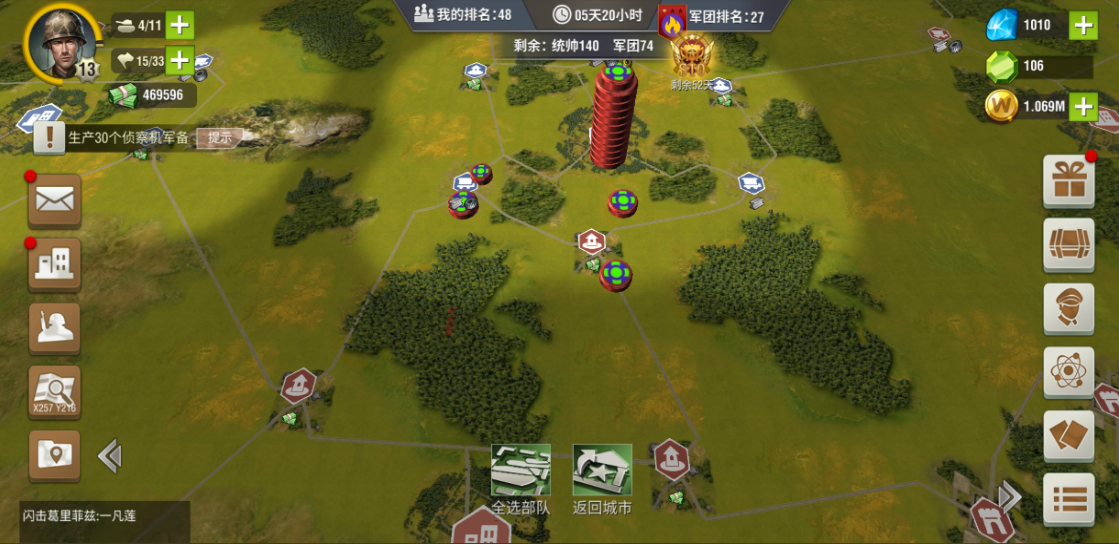Open the map location bookmarks
The width and height of the screenshot is (1119, 544).
tap(55, 456)
